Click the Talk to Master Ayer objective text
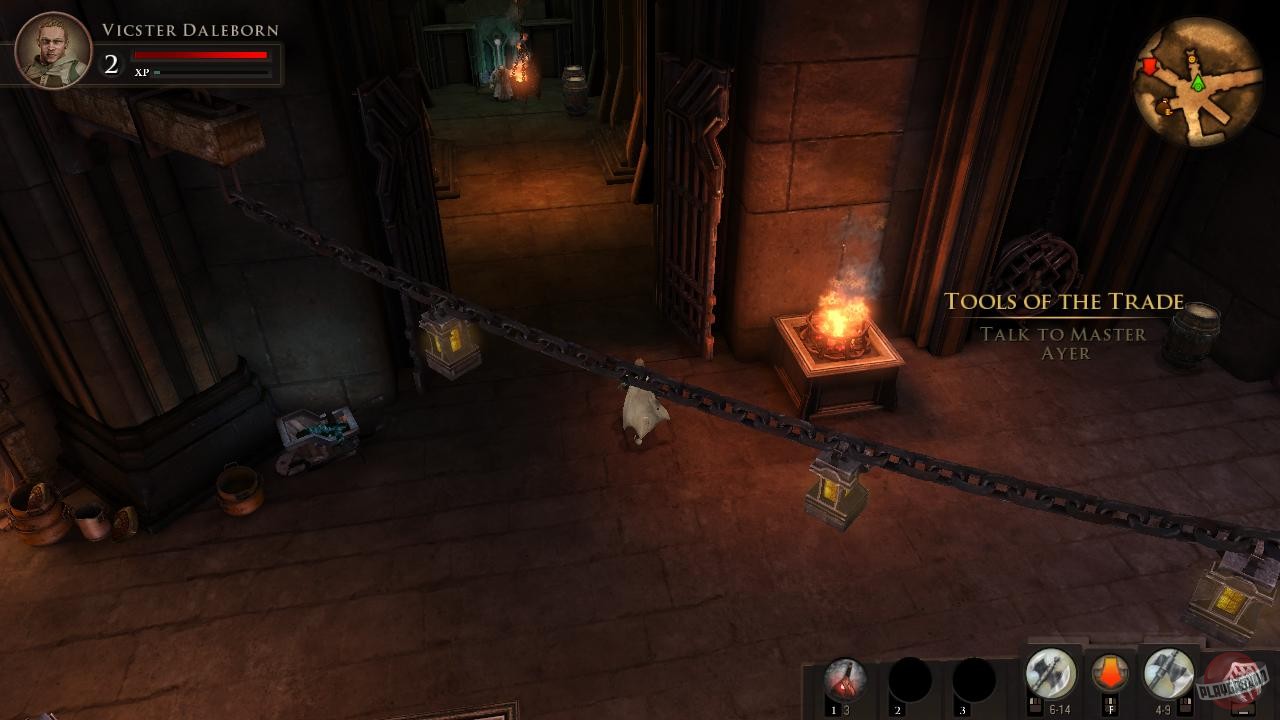1280x720 pixels. click(1062, 344)
